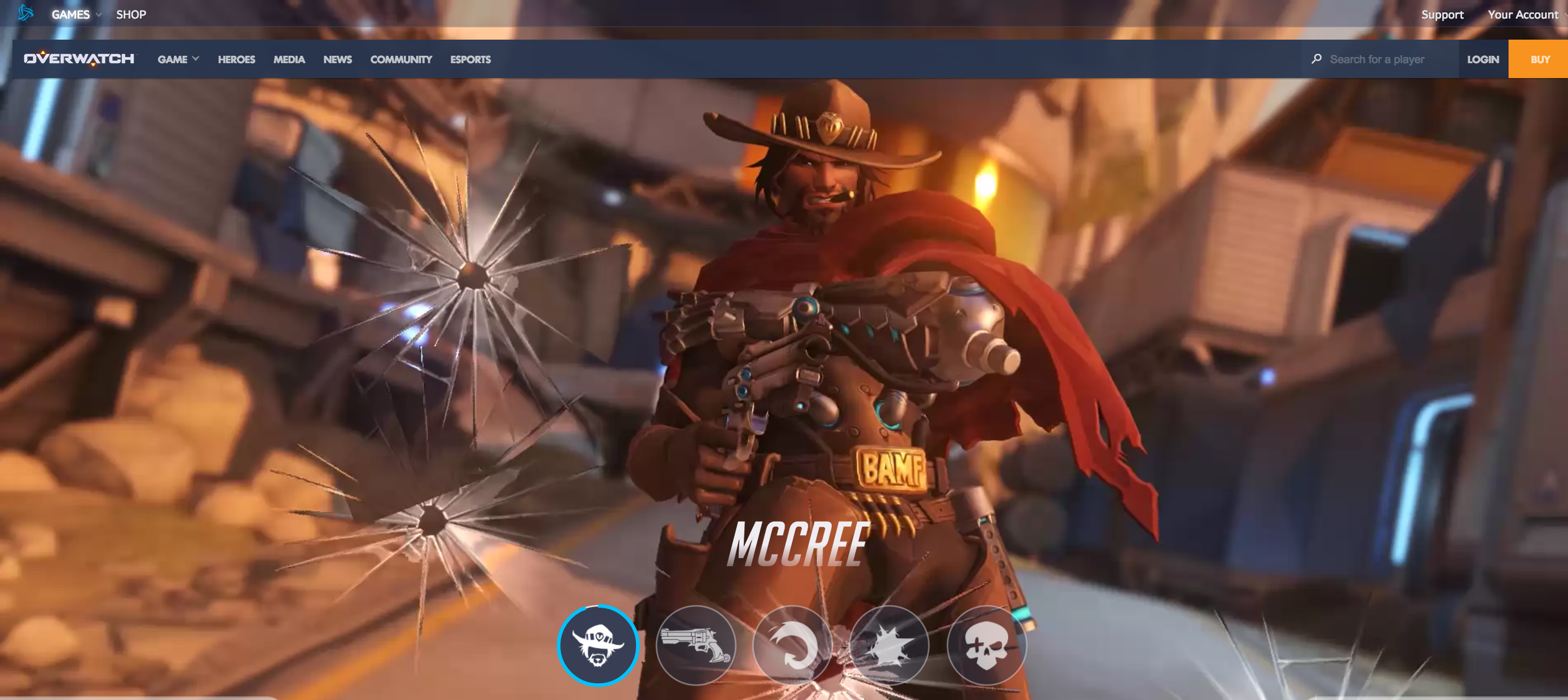This screenshot has height=700, width=1568.
Task: Click the Login button
Action: pyautogui.click(x=1483, y=59)
